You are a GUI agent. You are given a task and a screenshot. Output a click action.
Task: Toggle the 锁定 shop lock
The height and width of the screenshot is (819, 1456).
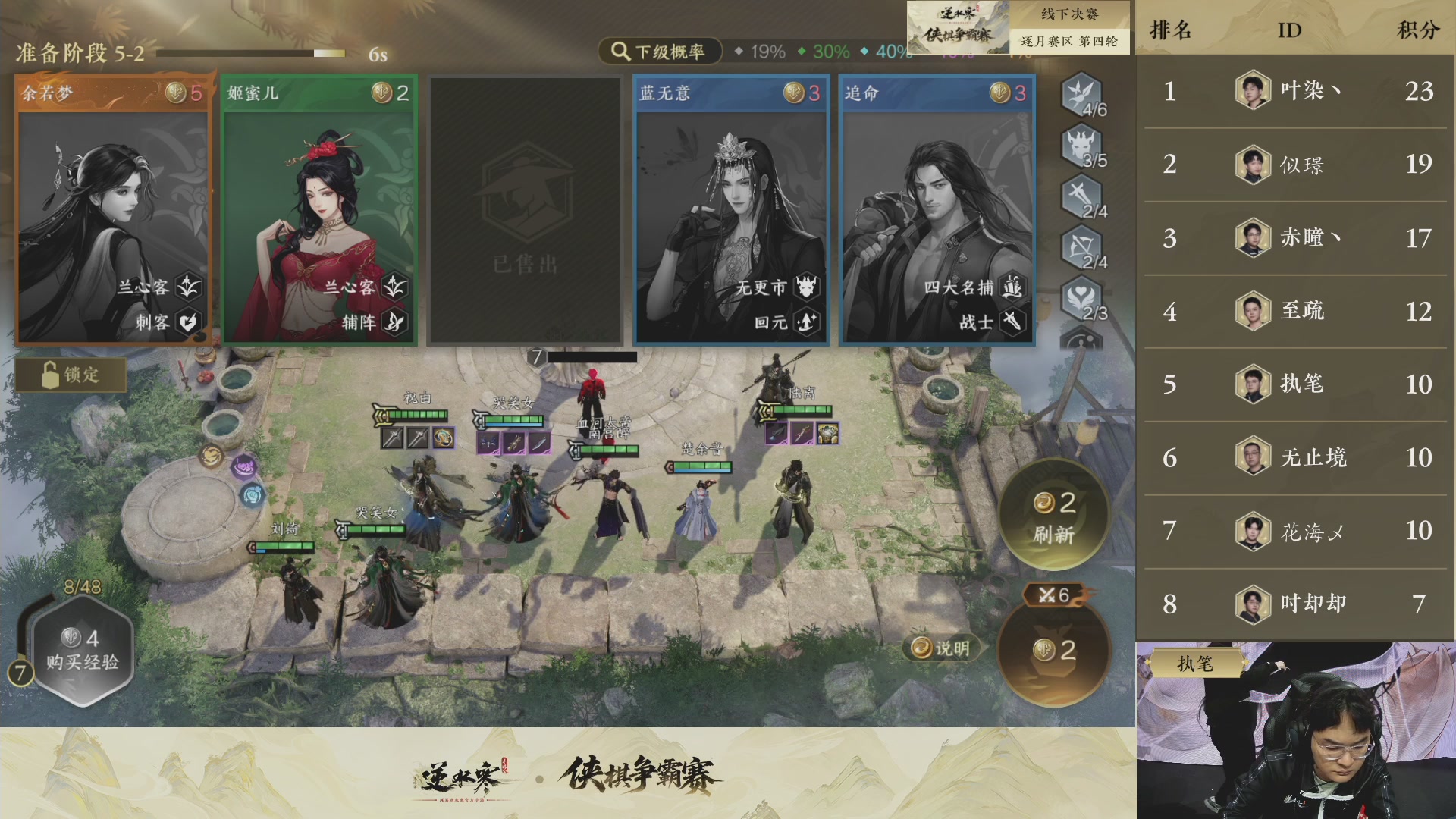point(70,375)
